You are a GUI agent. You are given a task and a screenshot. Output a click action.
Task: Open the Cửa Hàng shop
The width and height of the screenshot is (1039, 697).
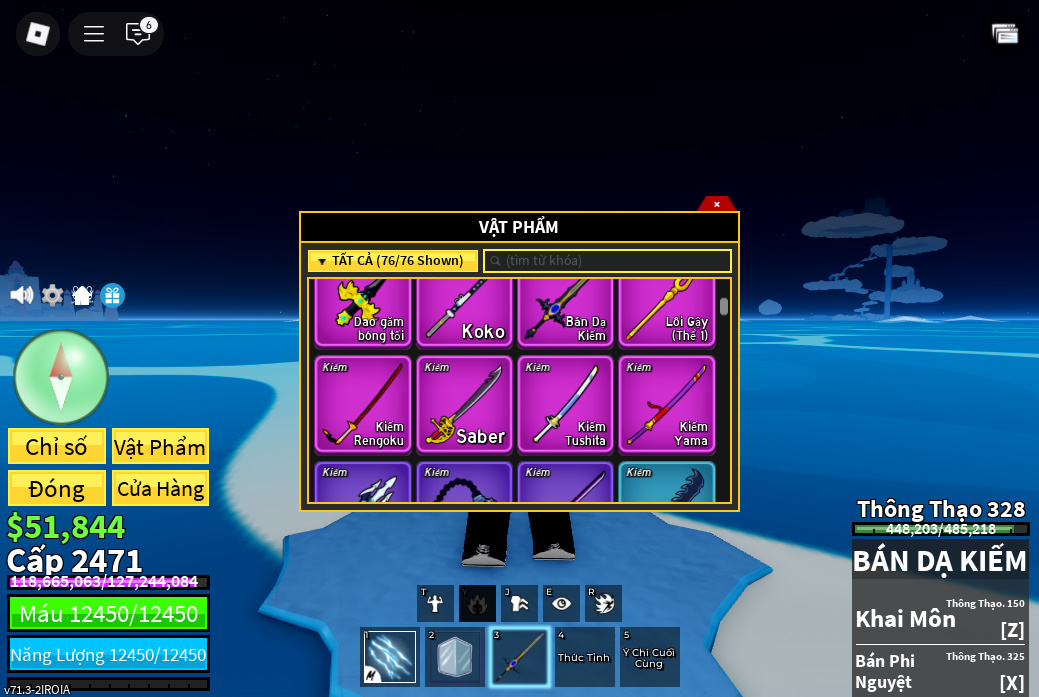160,488
